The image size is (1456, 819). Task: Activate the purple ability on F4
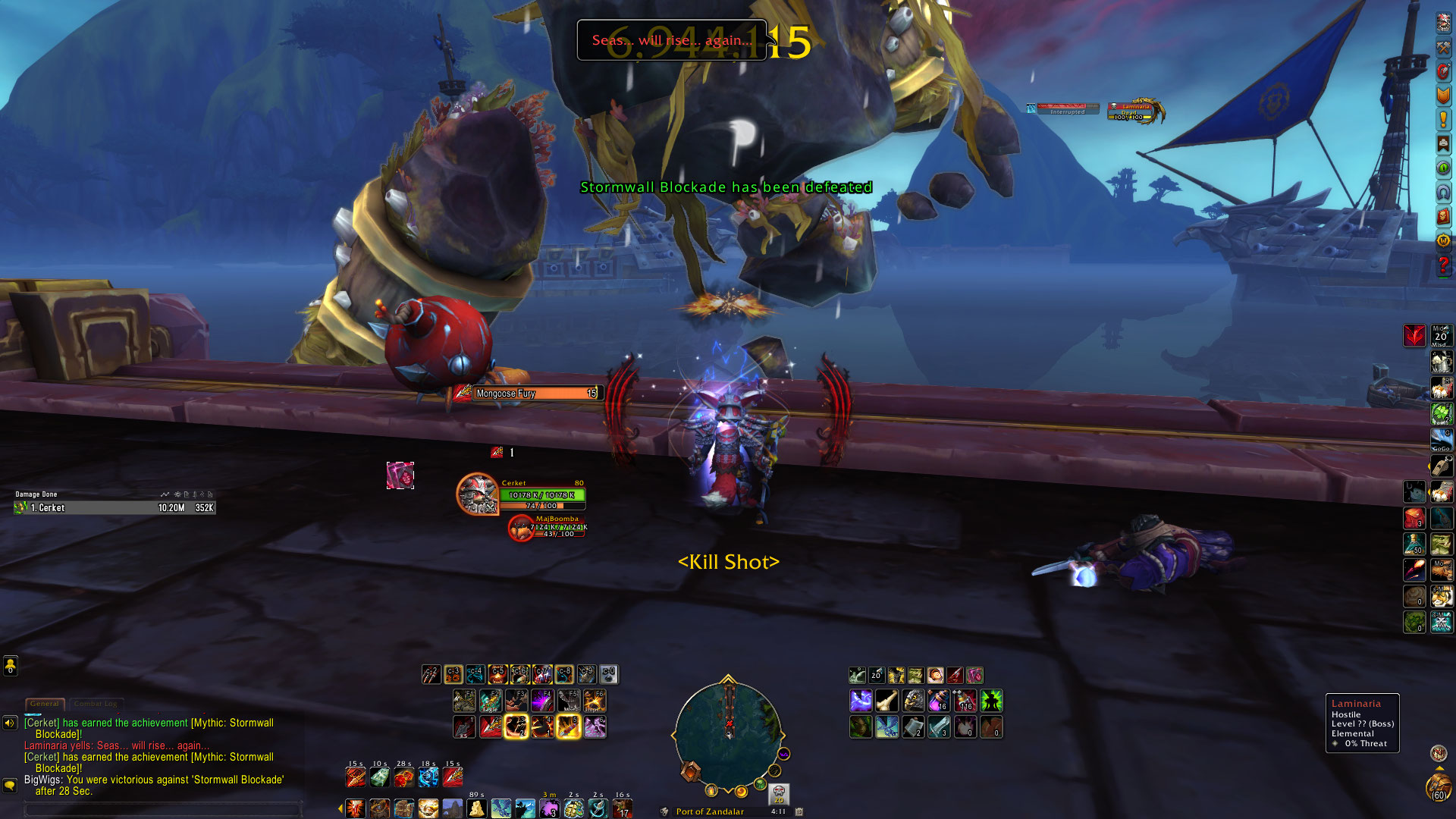pos(541,701)
